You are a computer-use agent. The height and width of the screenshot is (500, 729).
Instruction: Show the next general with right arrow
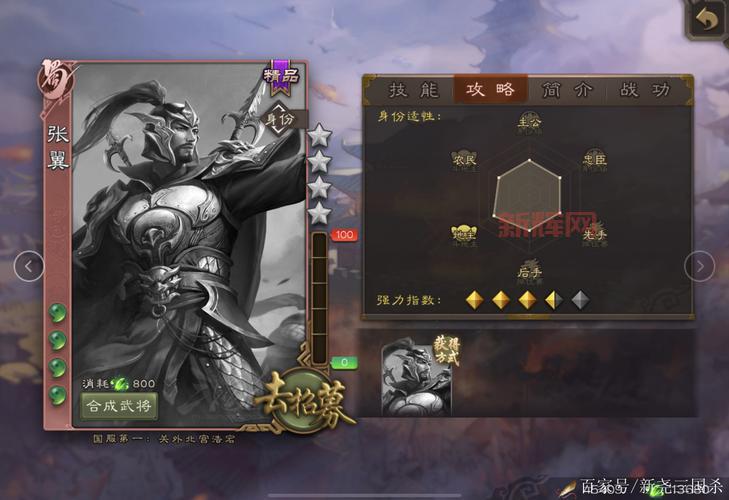click(x=699, y=266)
